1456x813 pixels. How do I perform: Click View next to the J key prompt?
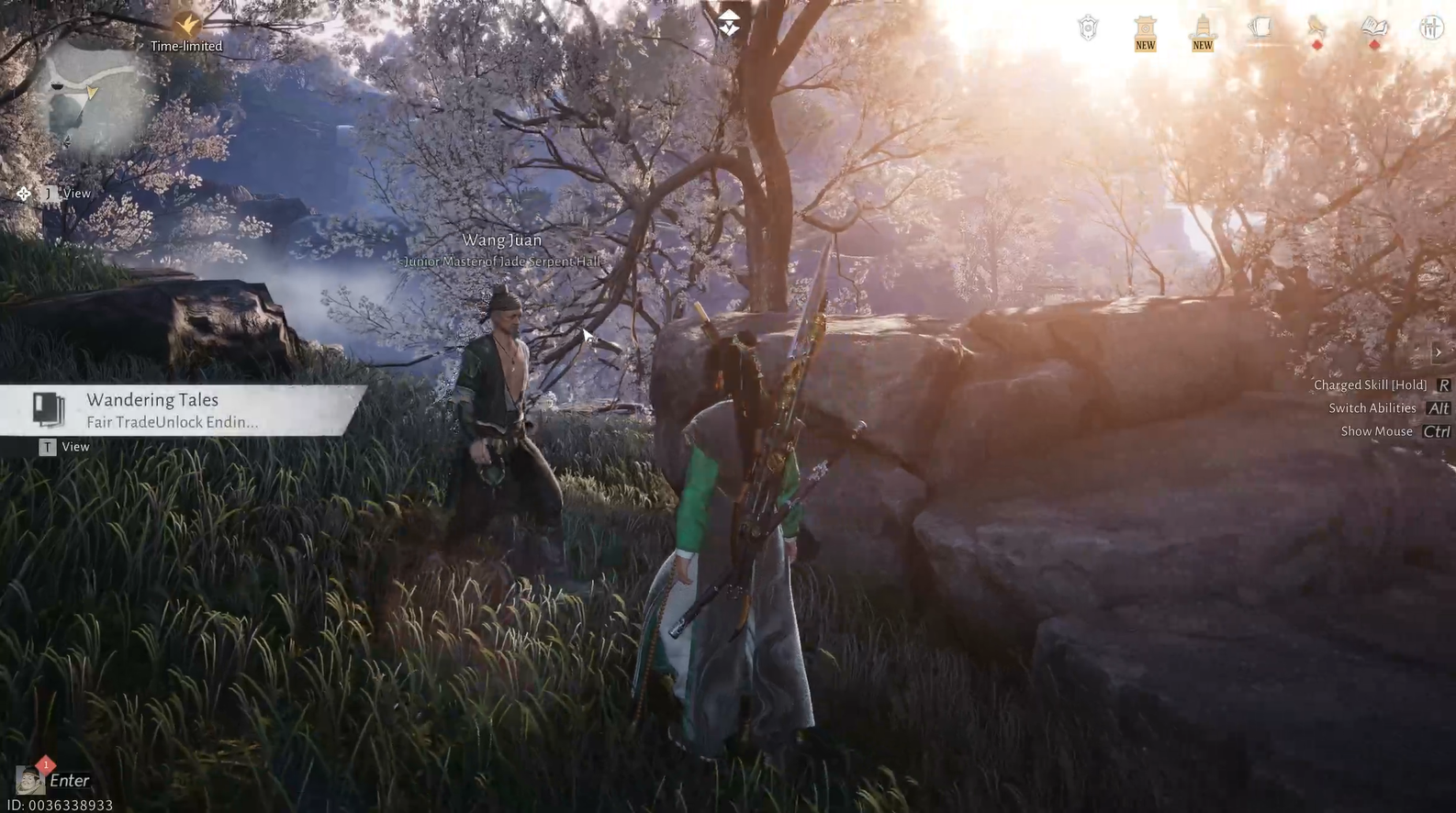(76, 194)
